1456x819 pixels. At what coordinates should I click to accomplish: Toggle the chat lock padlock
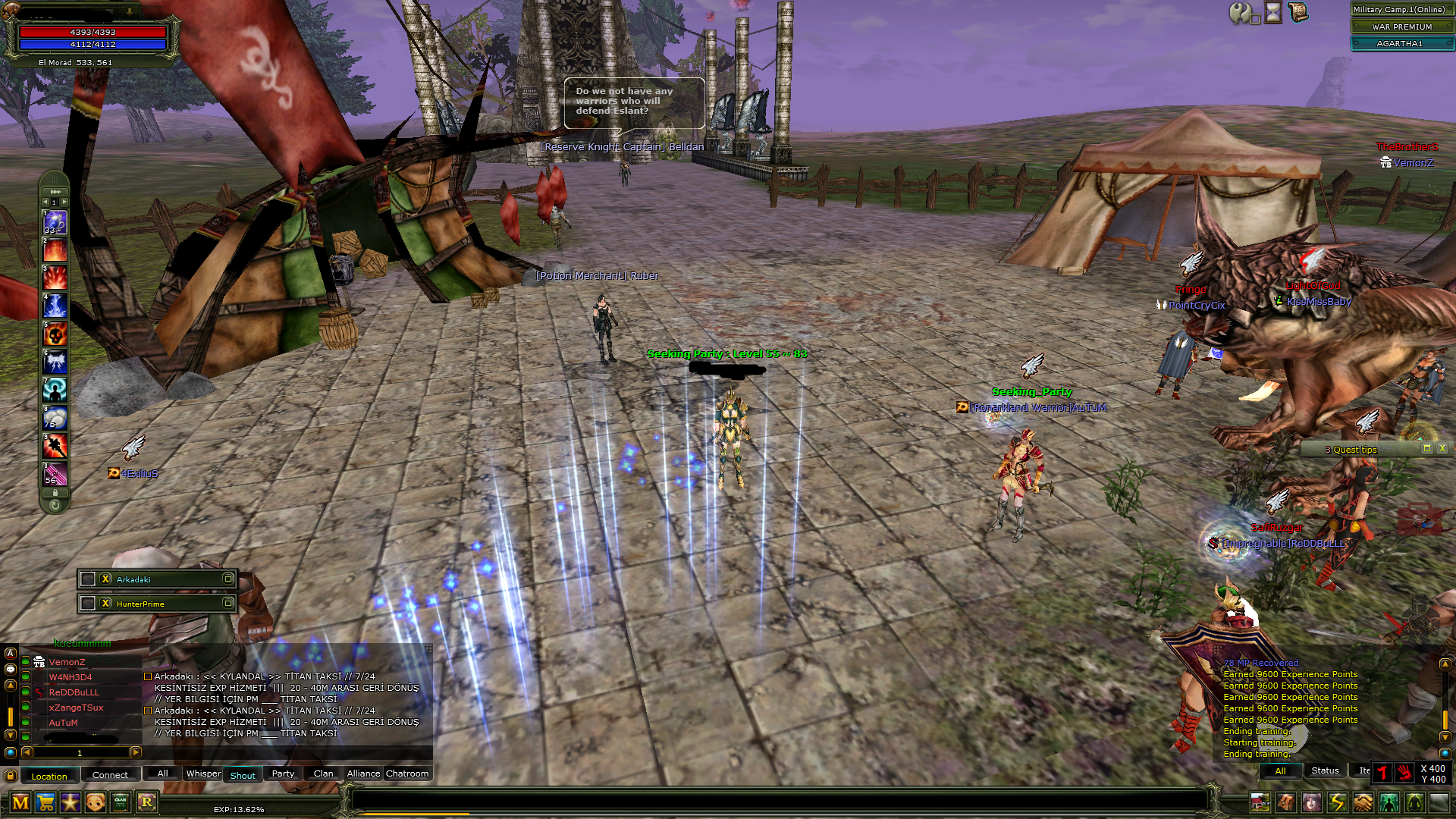click(10, 777)
